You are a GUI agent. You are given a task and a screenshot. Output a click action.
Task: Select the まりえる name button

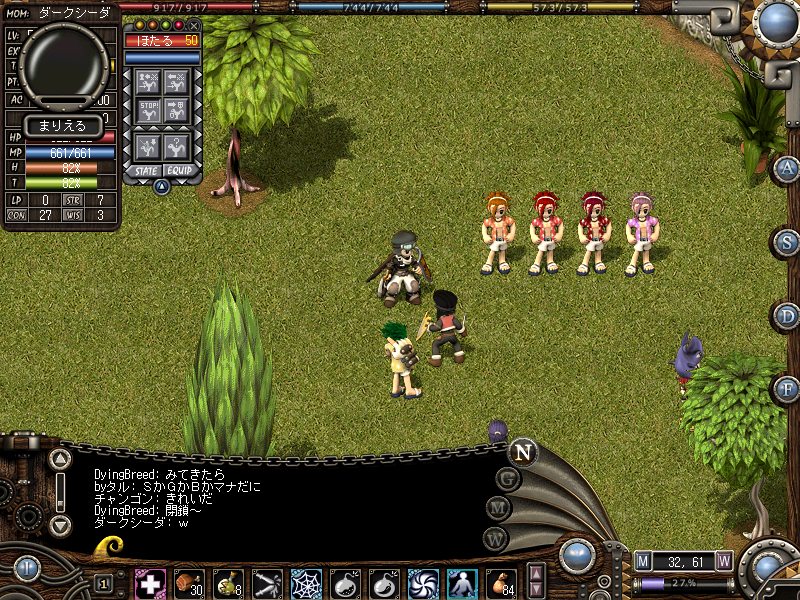point(62,126)
